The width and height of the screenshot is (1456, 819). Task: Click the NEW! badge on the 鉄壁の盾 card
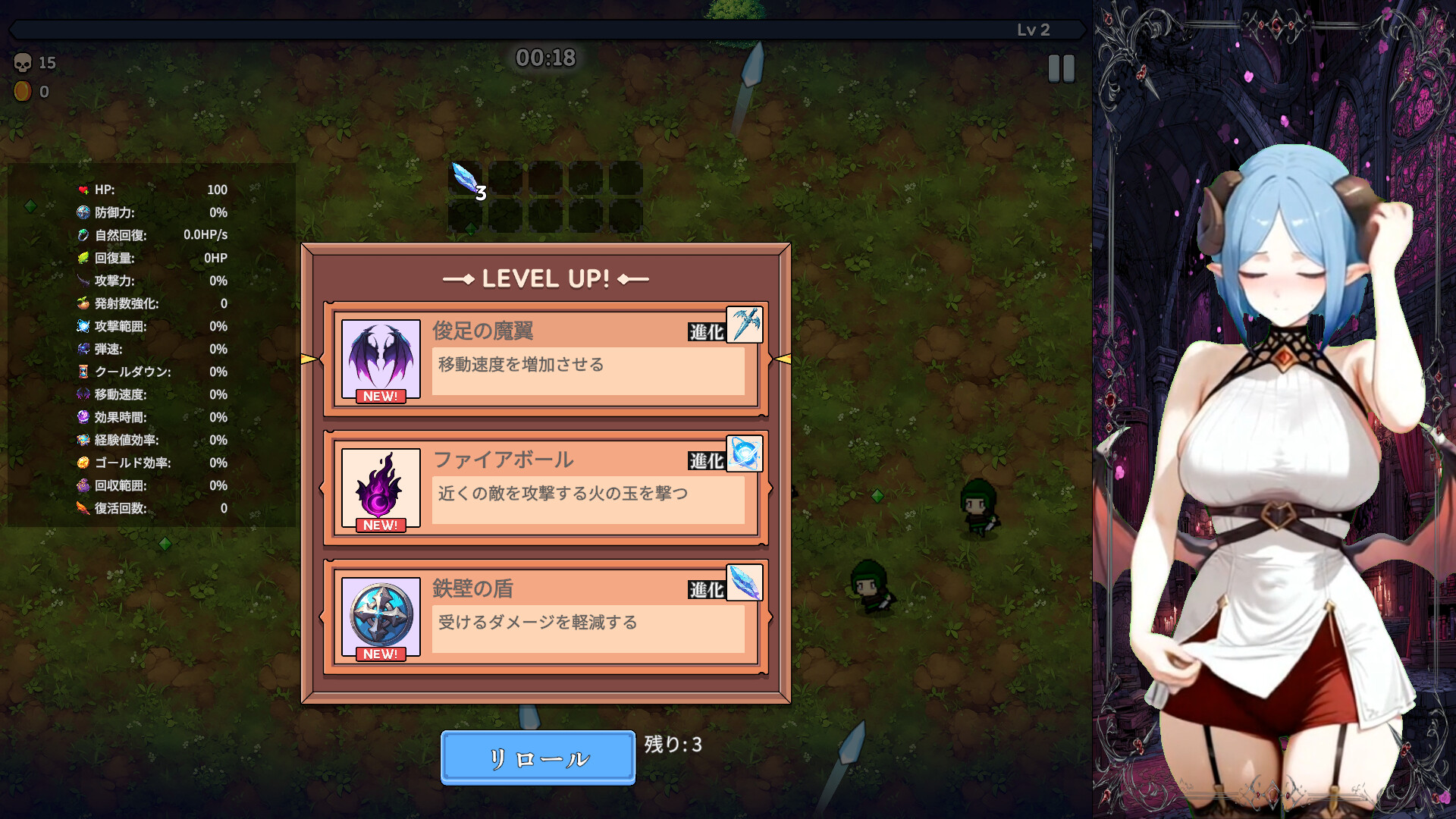381,654
